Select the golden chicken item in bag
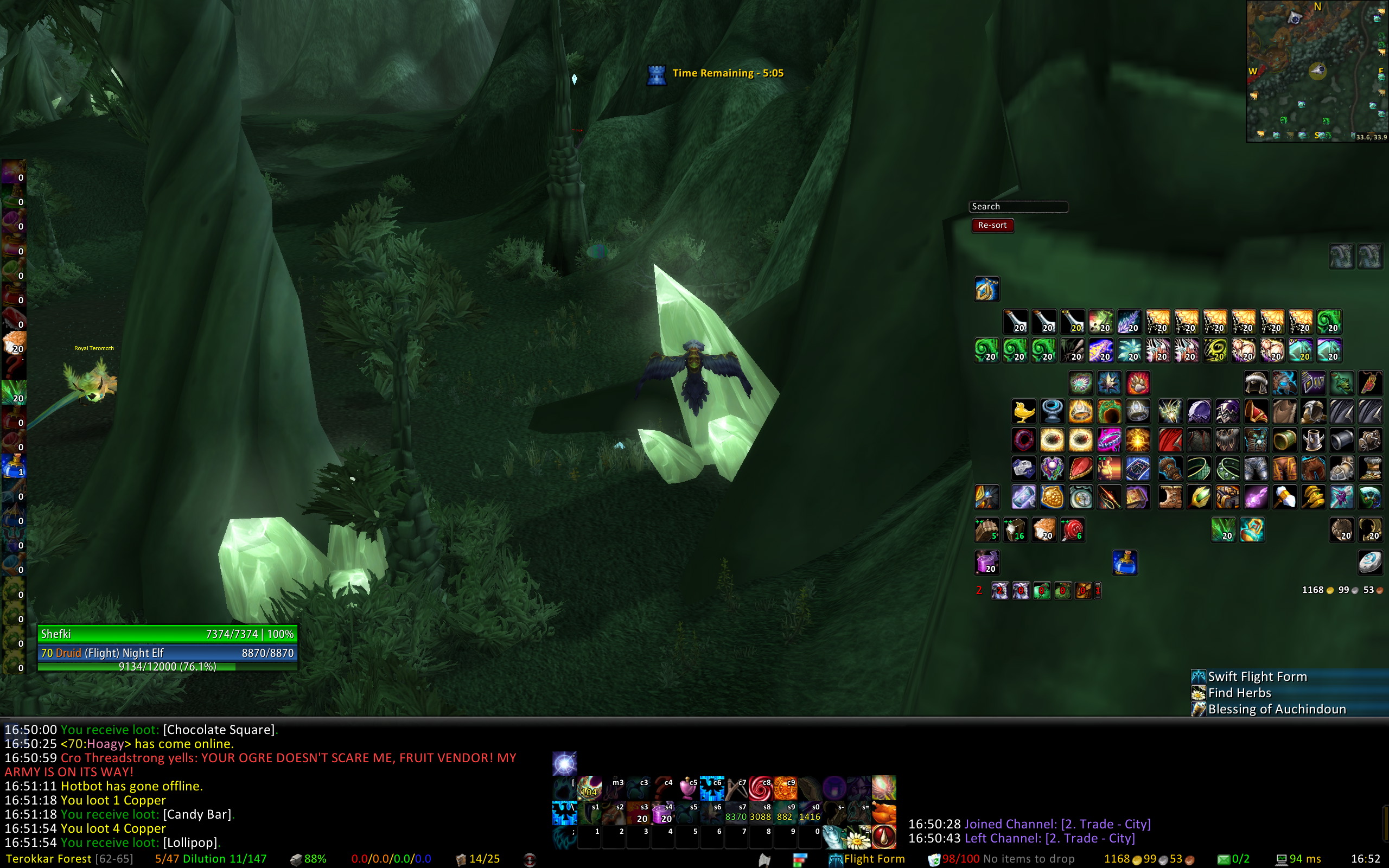Screen dimensions: 1389x868 point(1023,412)
